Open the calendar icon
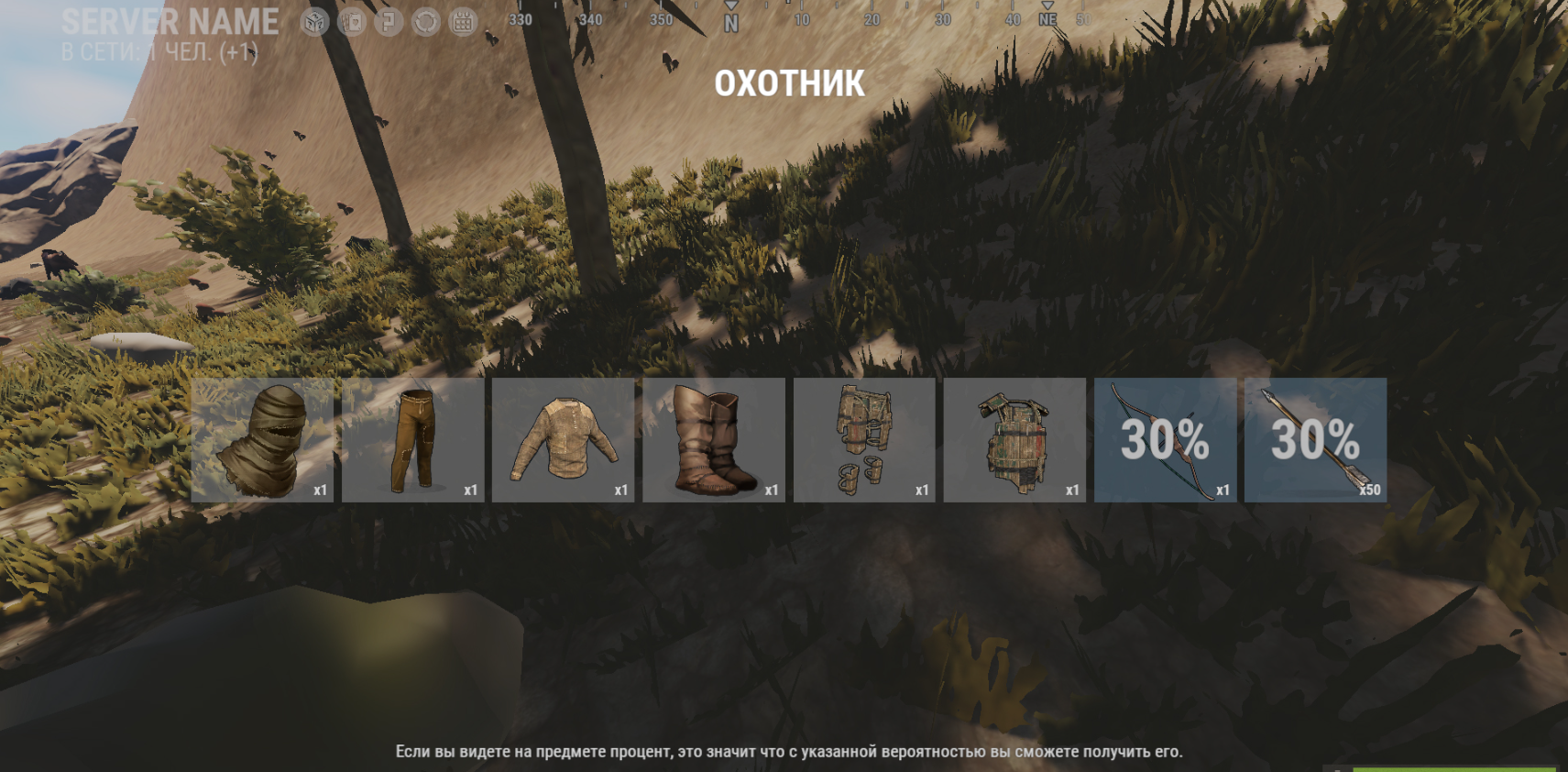1568x772 pixels. 463,22
